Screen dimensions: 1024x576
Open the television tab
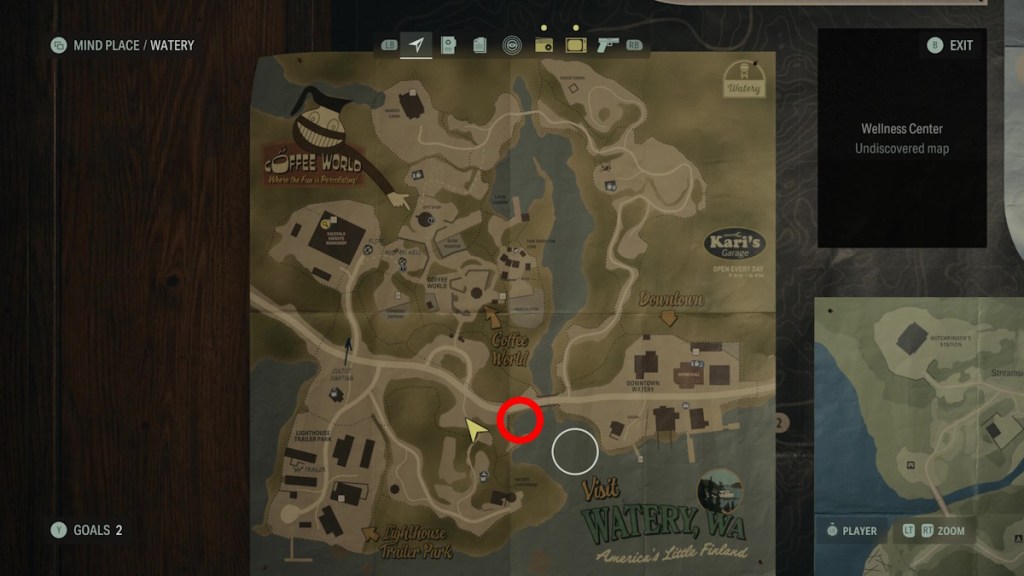[x=575, y=45]
